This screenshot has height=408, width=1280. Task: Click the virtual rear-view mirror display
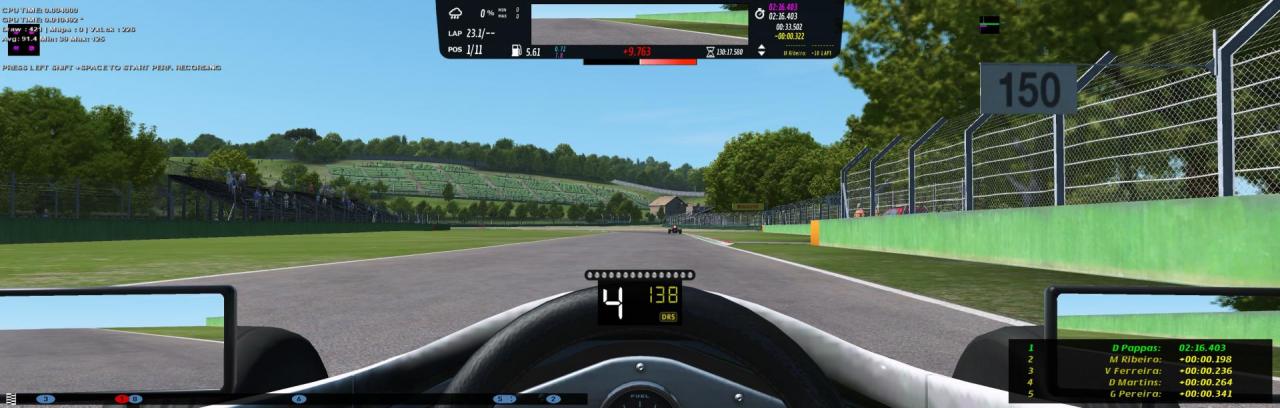(639, 24)
